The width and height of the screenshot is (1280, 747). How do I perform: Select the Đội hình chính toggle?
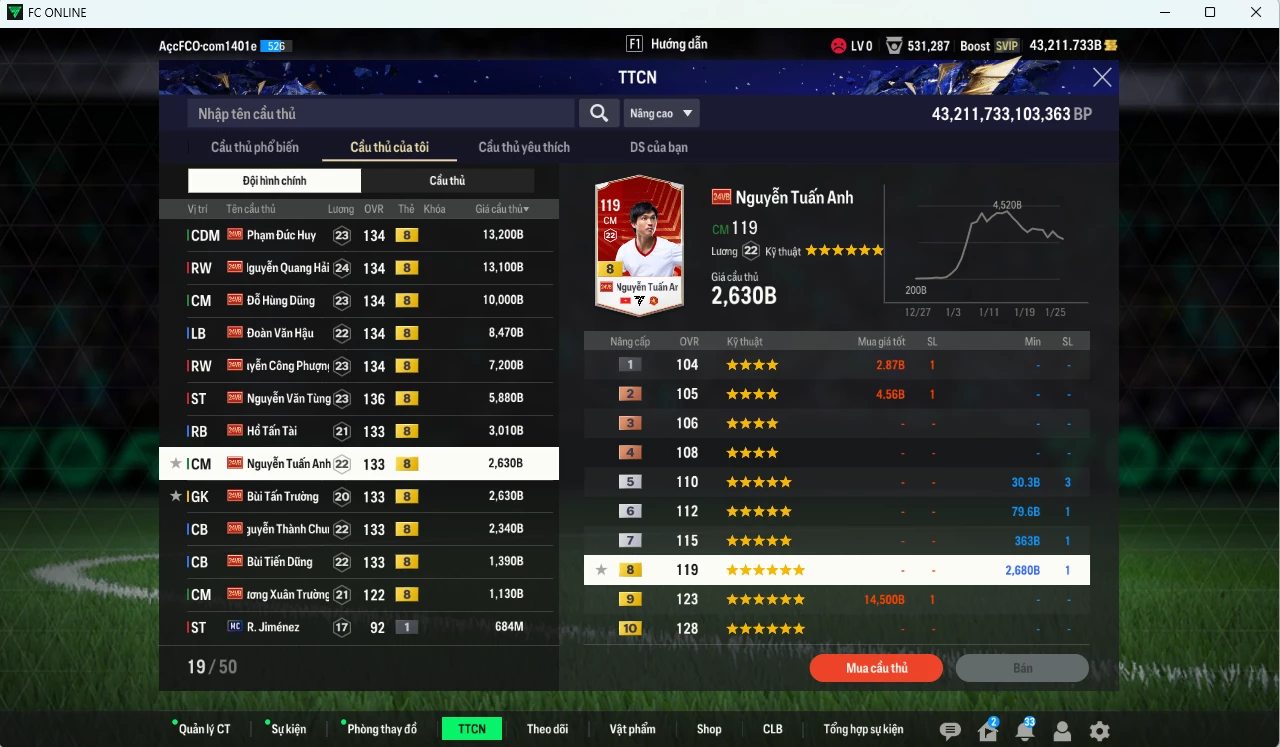(274, 181)
